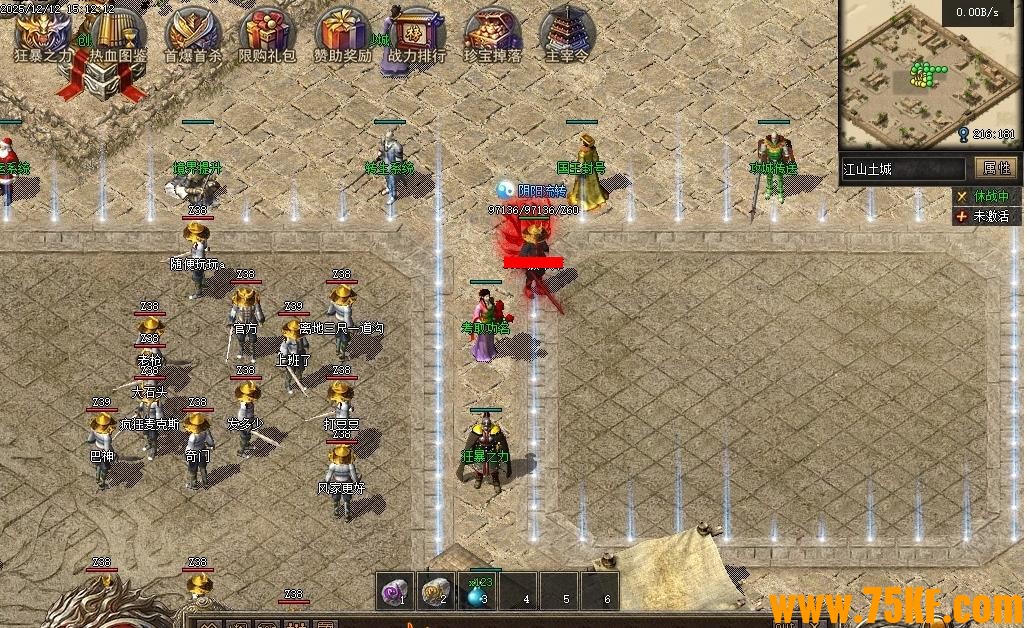The image size is (1027, 628).
Task: Open the 热血图鉴 codex icon
Action: (117, 33)
